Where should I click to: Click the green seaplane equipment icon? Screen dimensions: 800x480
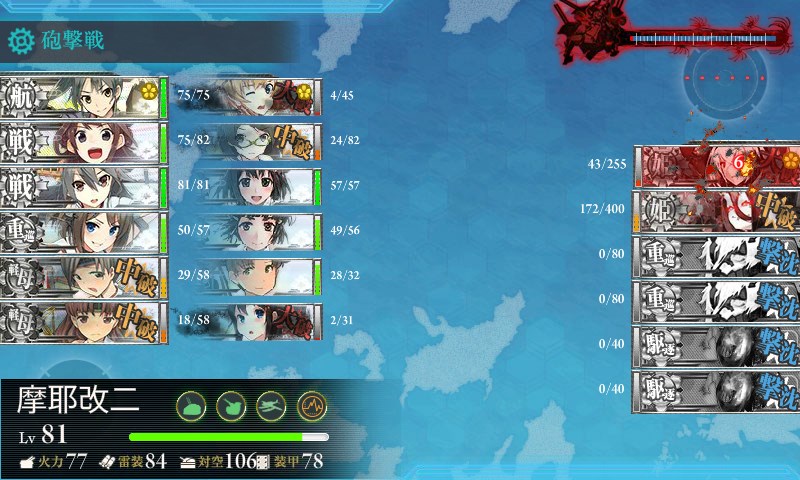coord(271,404)
